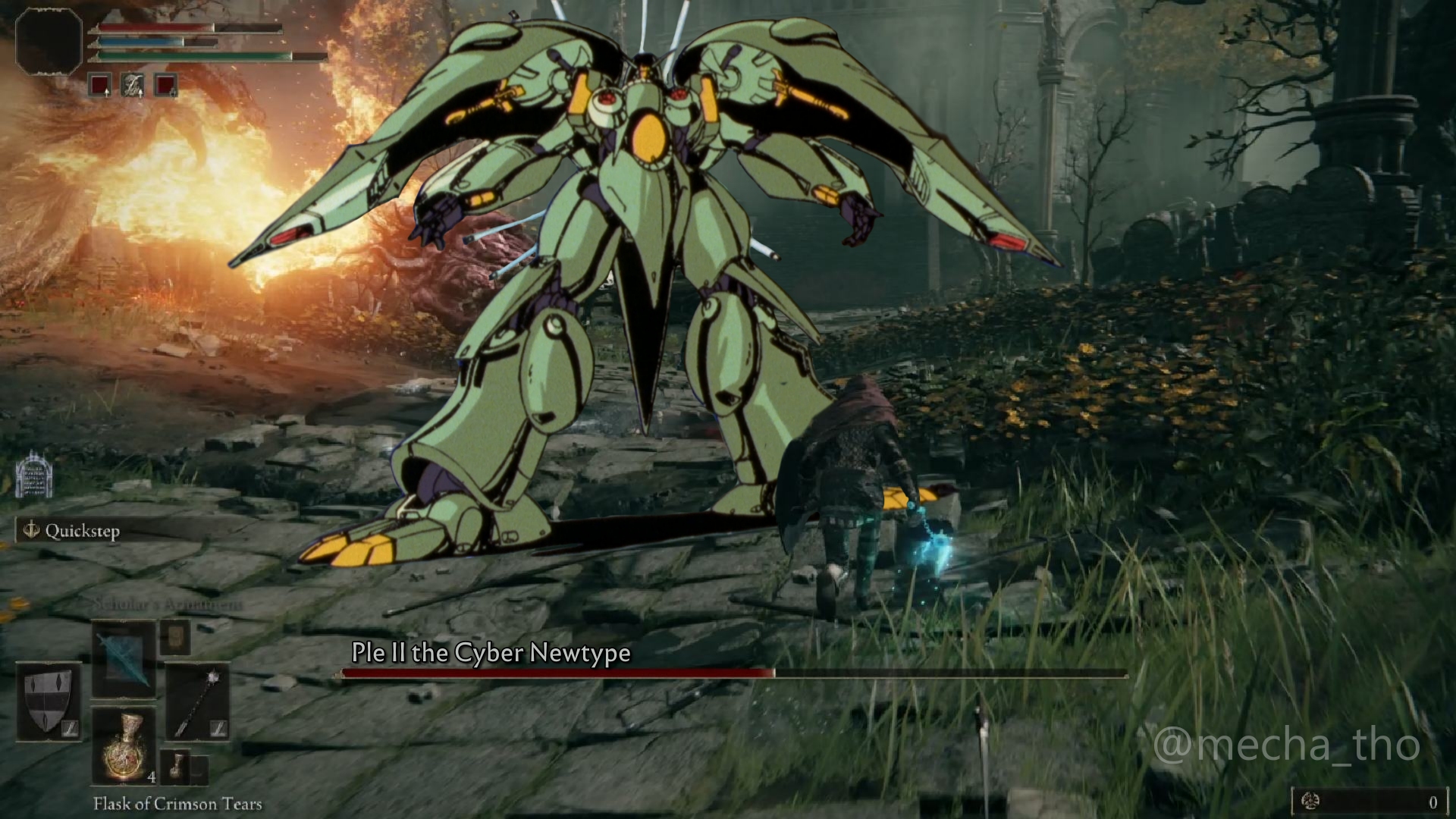The image size is (1456, 819).
Task: Select the Scholar's Armament spell slot
Action: tap(124, 658)
